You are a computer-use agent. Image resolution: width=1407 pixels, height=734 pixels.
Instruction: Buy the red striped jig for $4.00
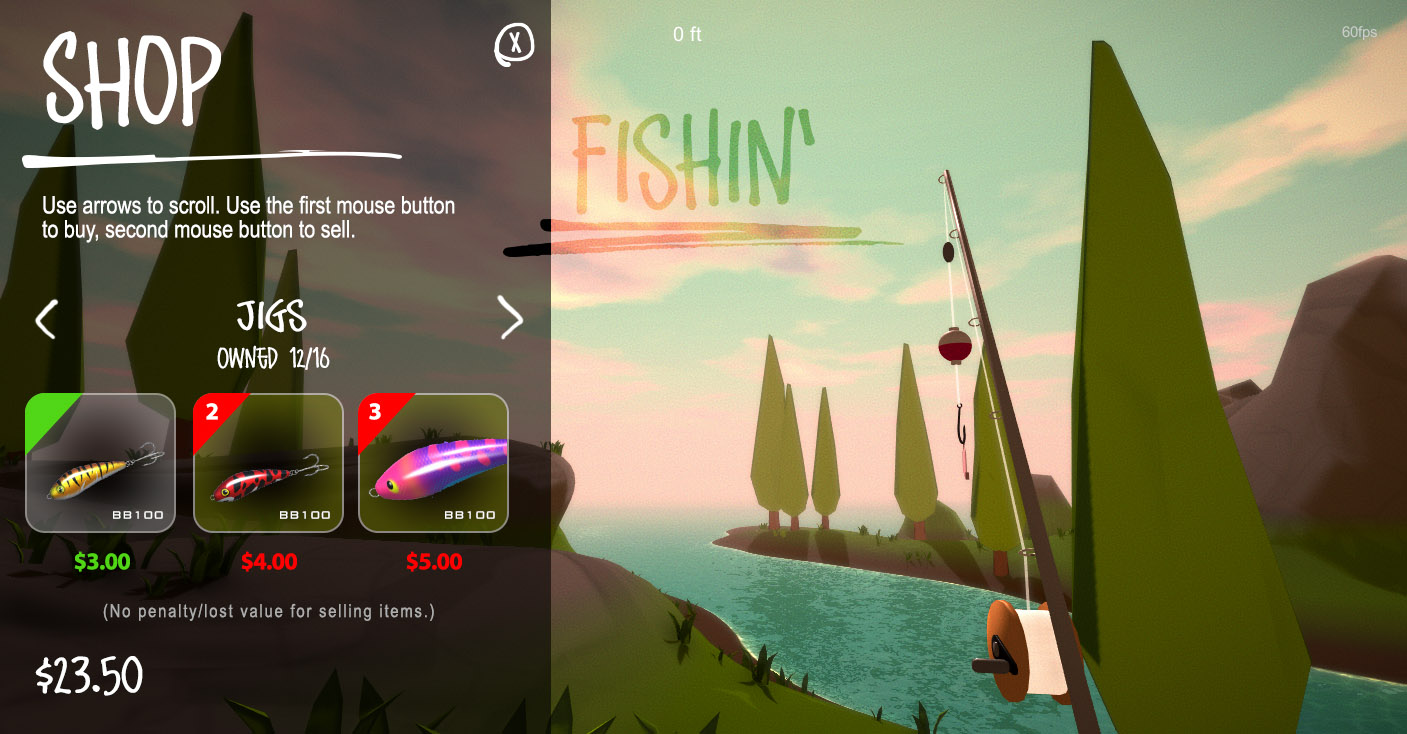coord(267,462)
